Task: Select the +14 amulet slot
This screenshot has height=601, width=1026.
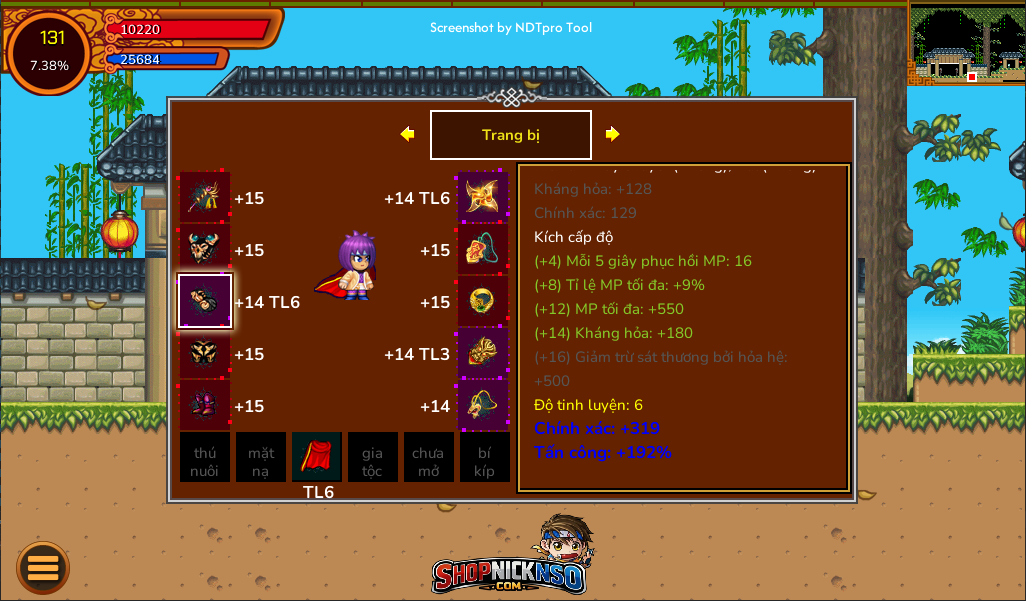Action: [483, 405]
